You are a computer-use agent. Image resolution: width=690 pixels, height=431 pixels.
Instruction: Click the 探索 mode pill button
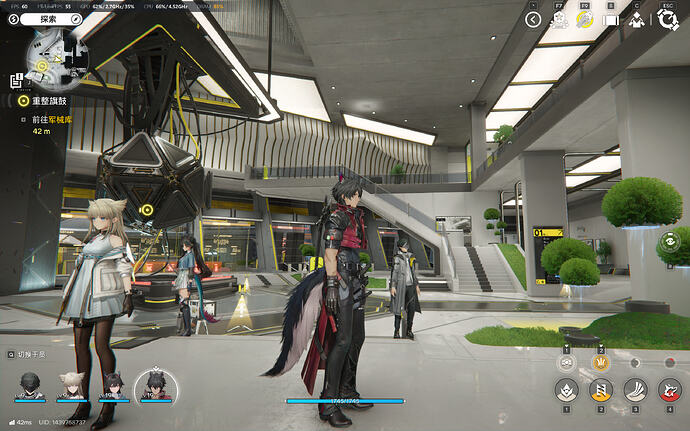pos(50,18)
